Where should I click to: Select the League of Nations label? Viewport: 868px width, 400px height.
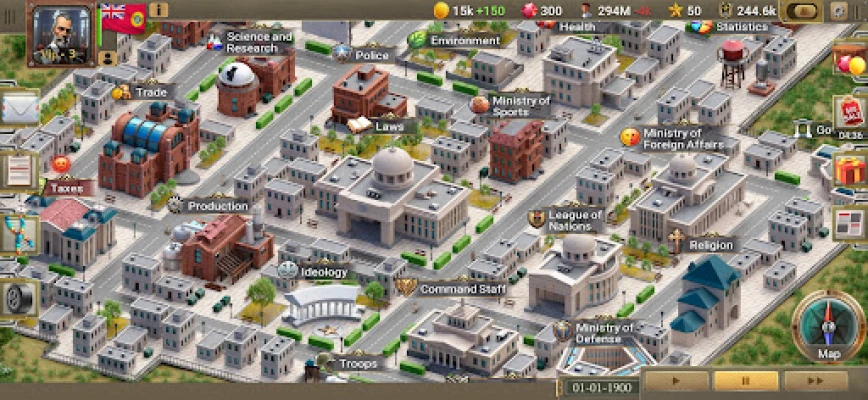click(x=574, y=219)
